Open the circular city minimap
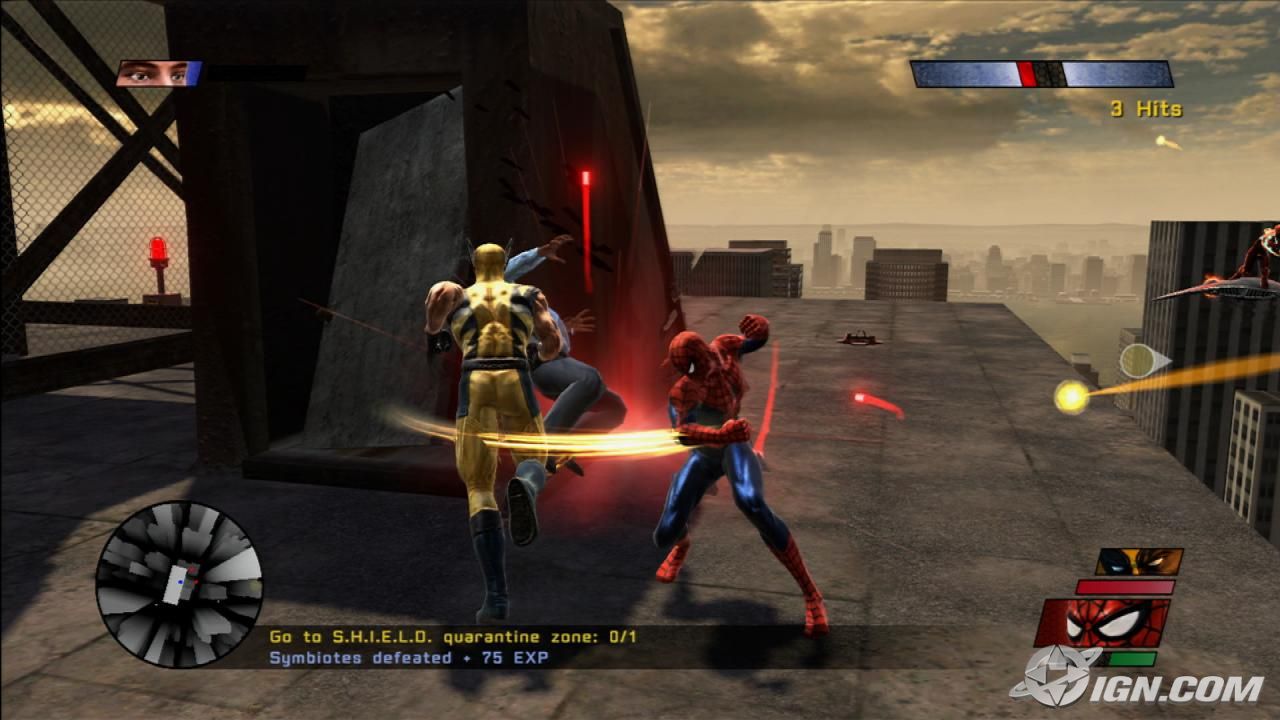Screen dimensions: 1280x720 (179, 584)
